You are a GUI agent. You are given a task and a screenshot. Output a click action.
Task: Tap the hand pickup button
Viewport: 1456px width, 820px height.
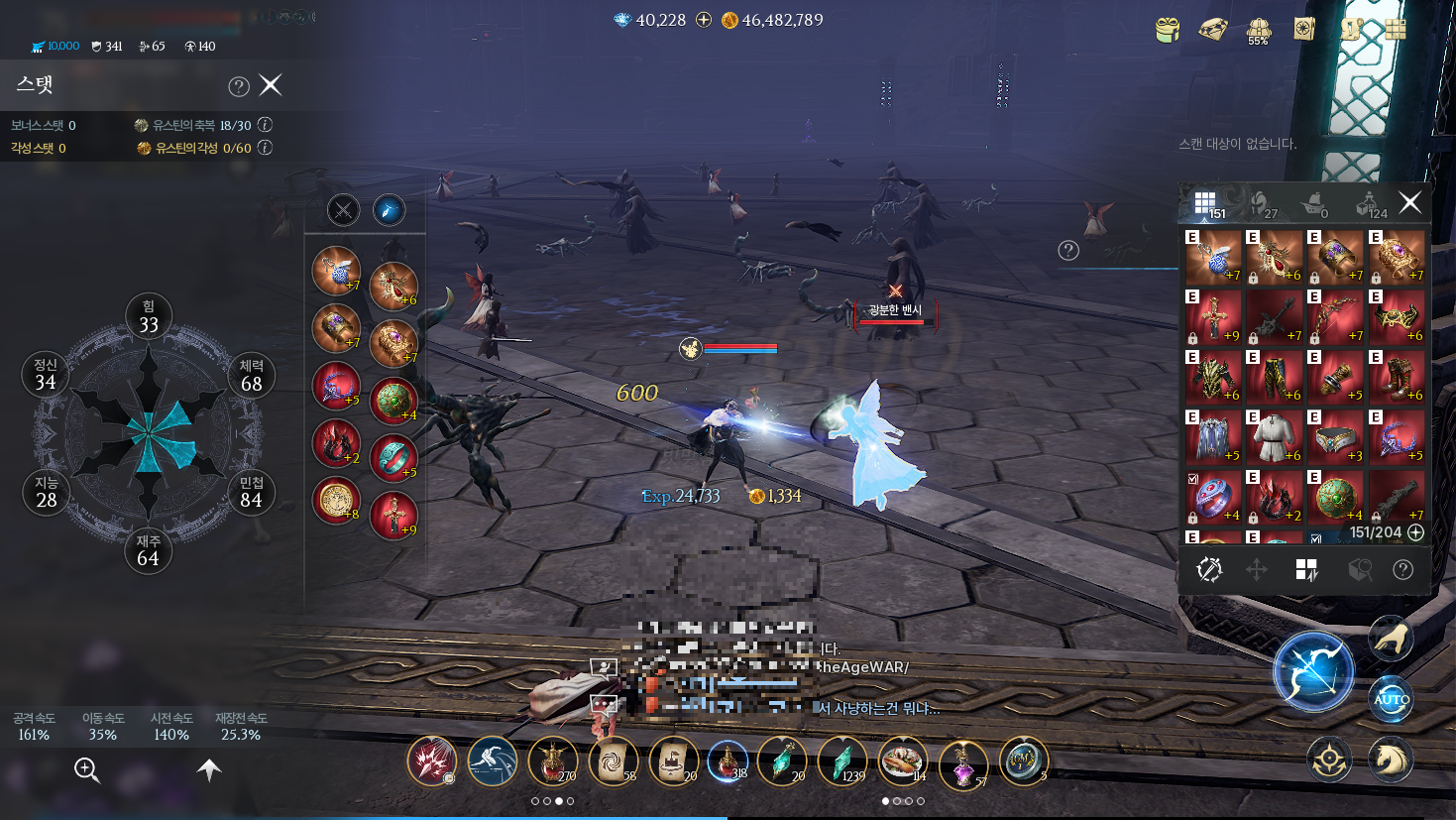[1391, 639]
